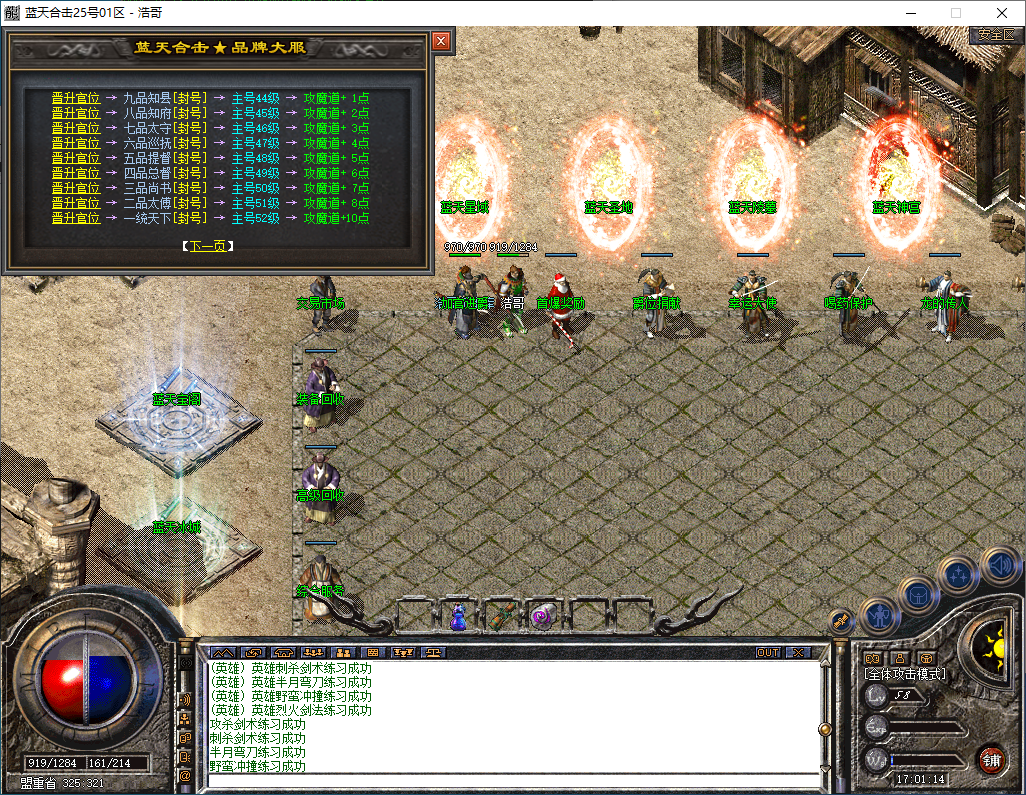Open the character equipment round button

coord(879,615)
